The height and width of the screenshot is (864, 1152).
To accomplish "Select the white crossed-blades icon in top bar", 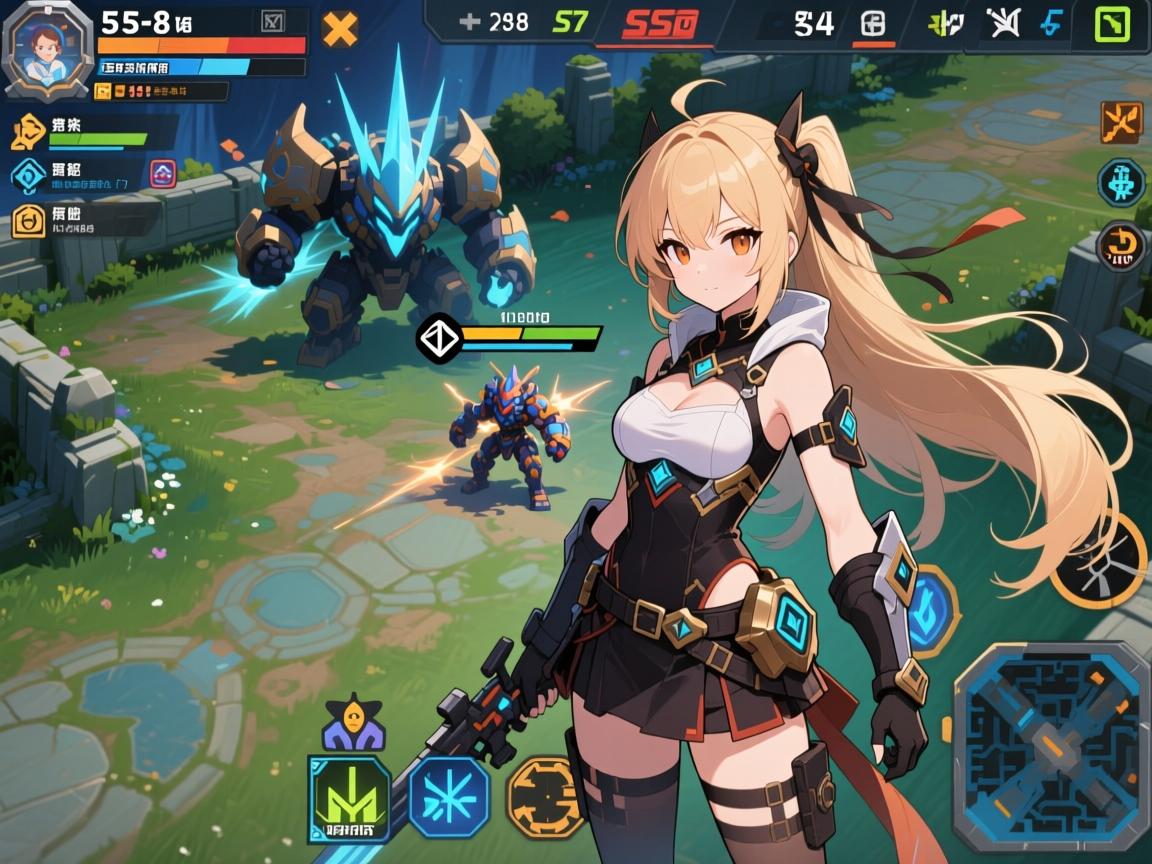I will 1000,24.
